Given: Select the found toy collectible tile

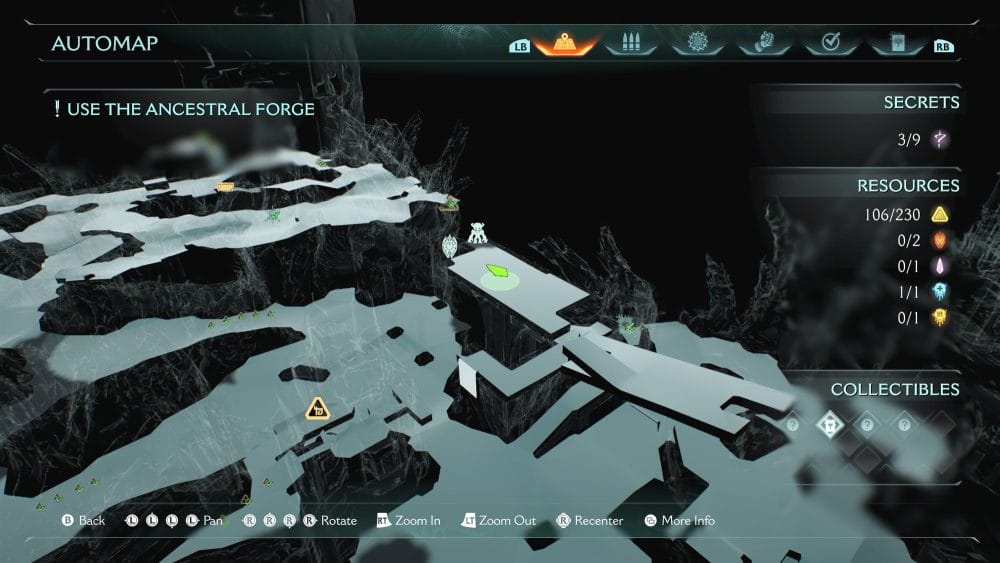Looking at the screenshot, I should [829, 425].
